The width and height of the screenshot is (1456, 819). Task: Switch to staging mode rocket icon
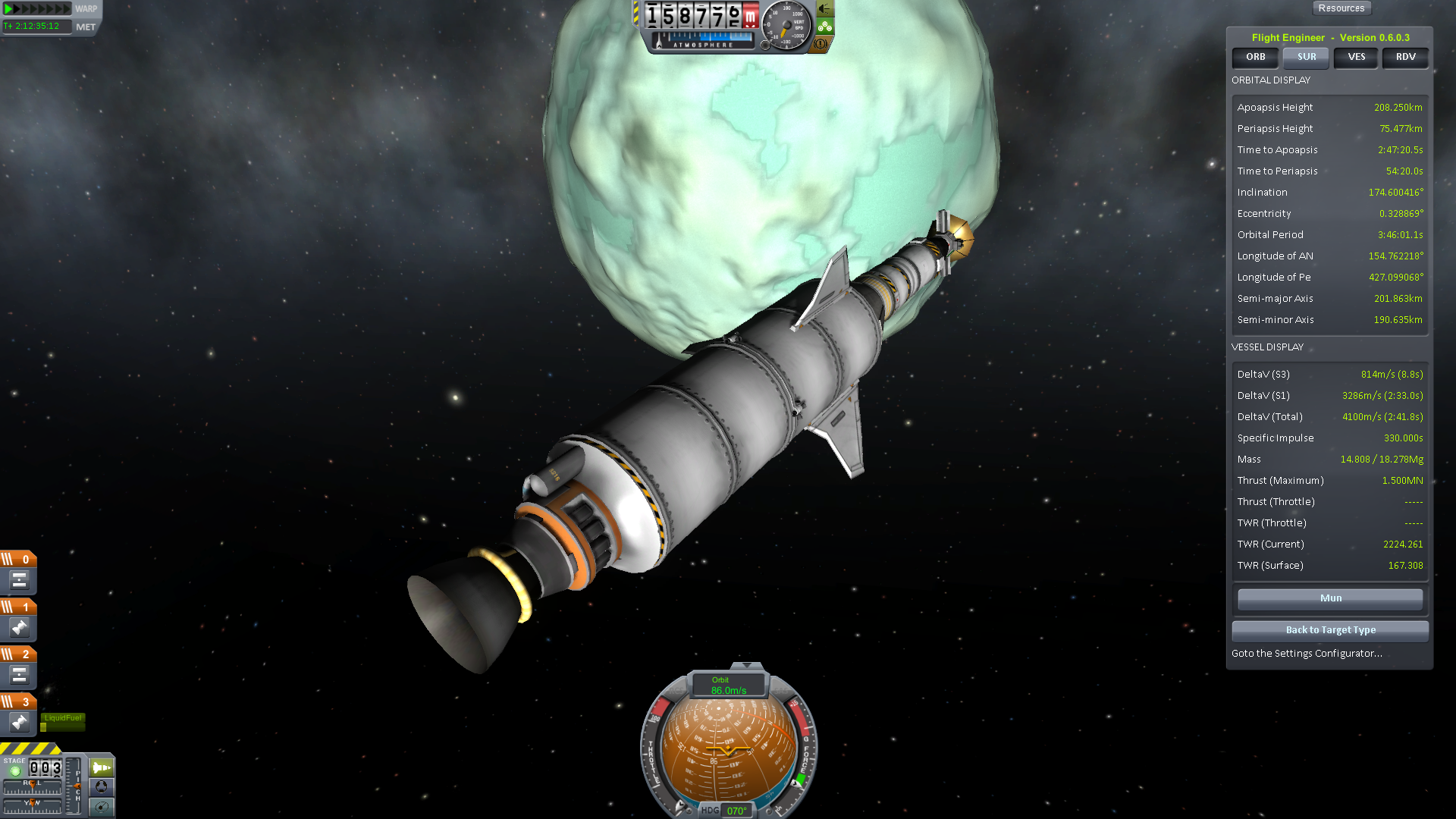click(x=102, y=767)
